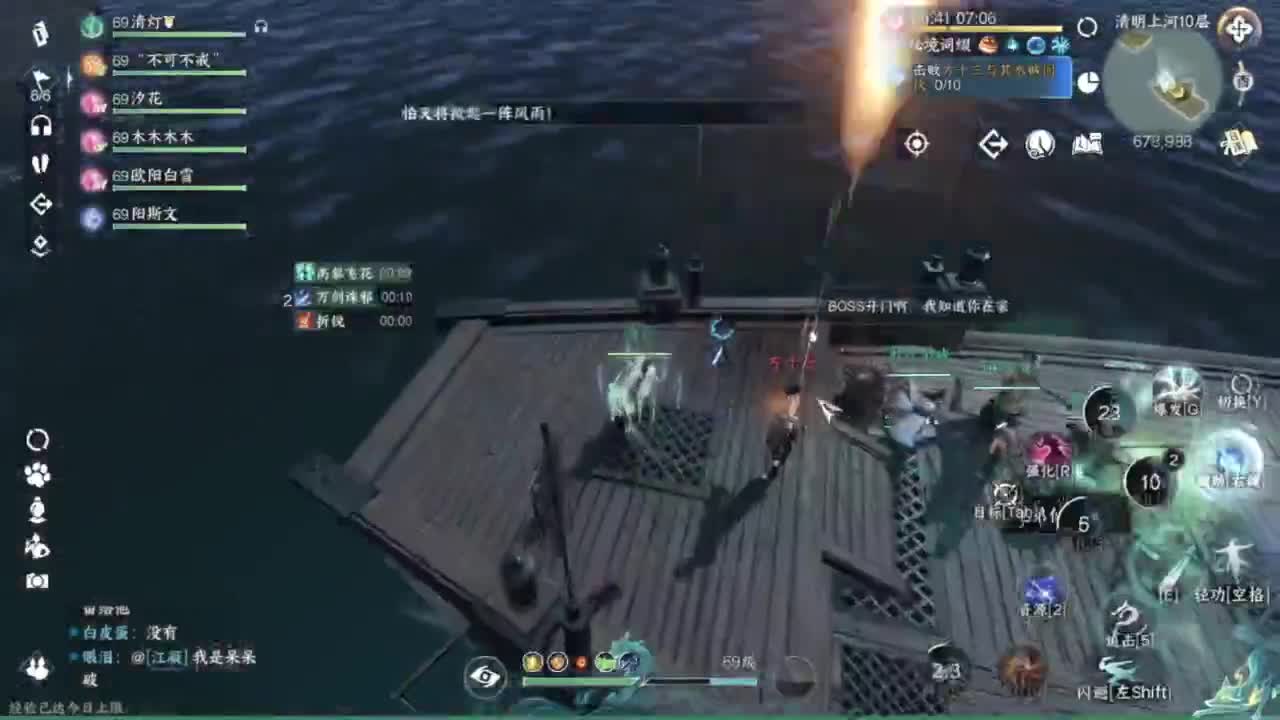1280x720 pixels.
Task: Open the 清明上河10层 zone name menu
Action: pyautogui.click(x=1160, y=22)
